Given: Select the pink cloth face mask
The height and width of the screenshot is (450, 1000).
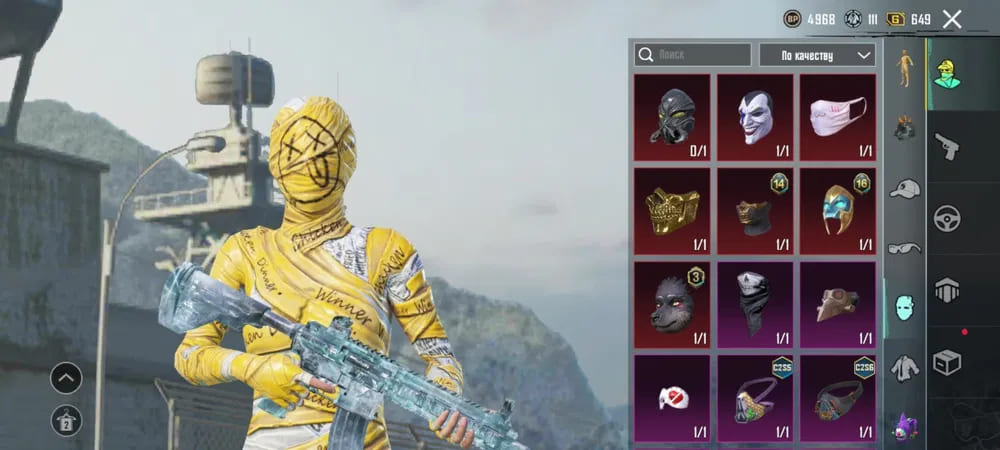Looking at the screenshot, I should [838, 117].
